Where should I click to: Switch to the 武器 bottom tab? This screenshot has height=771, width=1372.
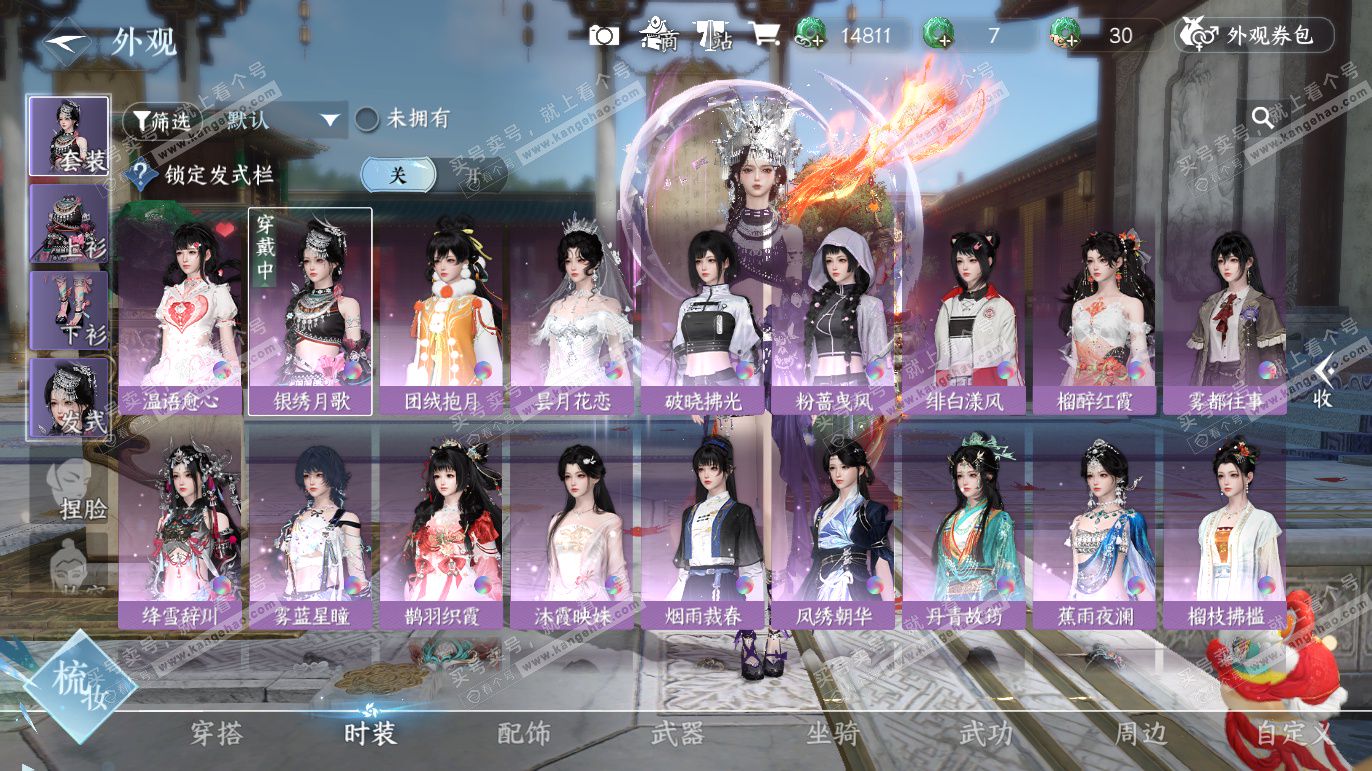(677, 734)
